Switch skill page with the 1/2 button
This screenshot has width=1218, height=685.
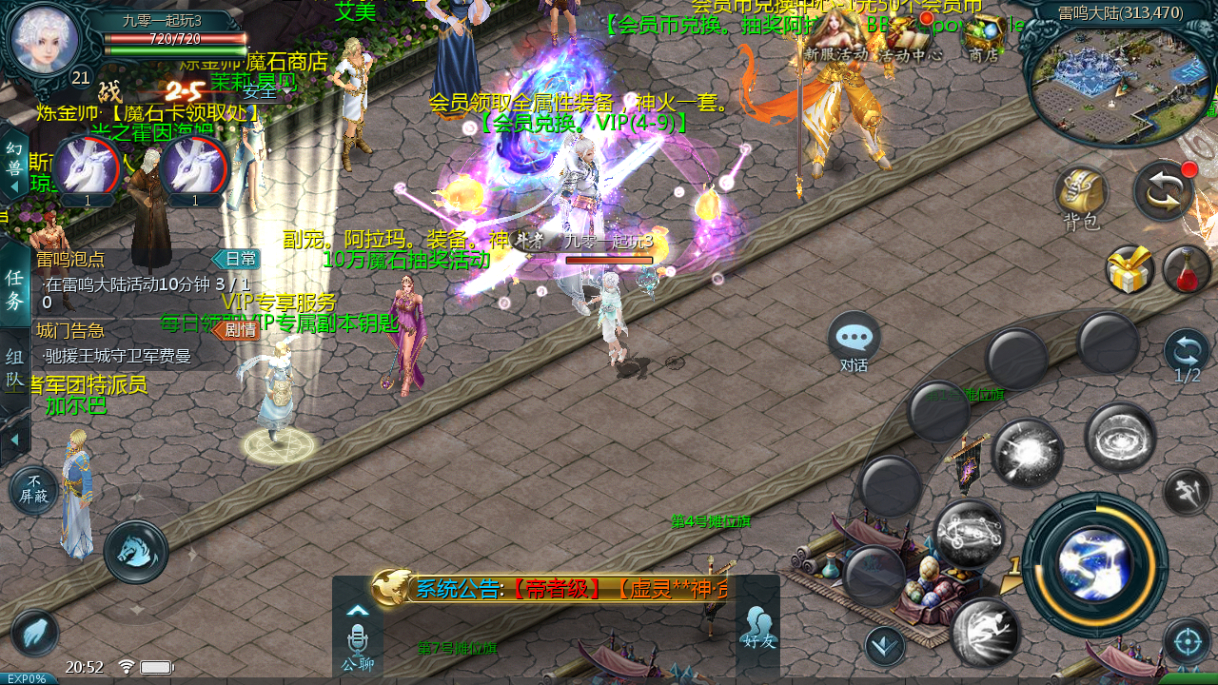(x=1187, y=357)
